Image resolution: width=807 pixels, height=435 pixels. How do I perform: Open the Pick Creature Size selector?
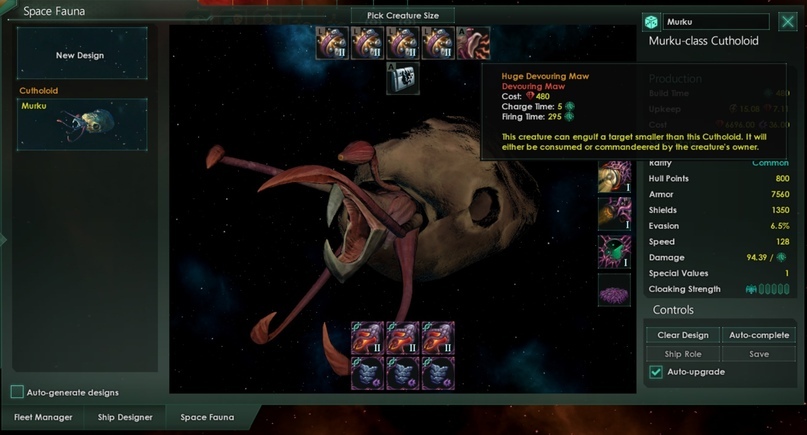[x=403, y=15]
